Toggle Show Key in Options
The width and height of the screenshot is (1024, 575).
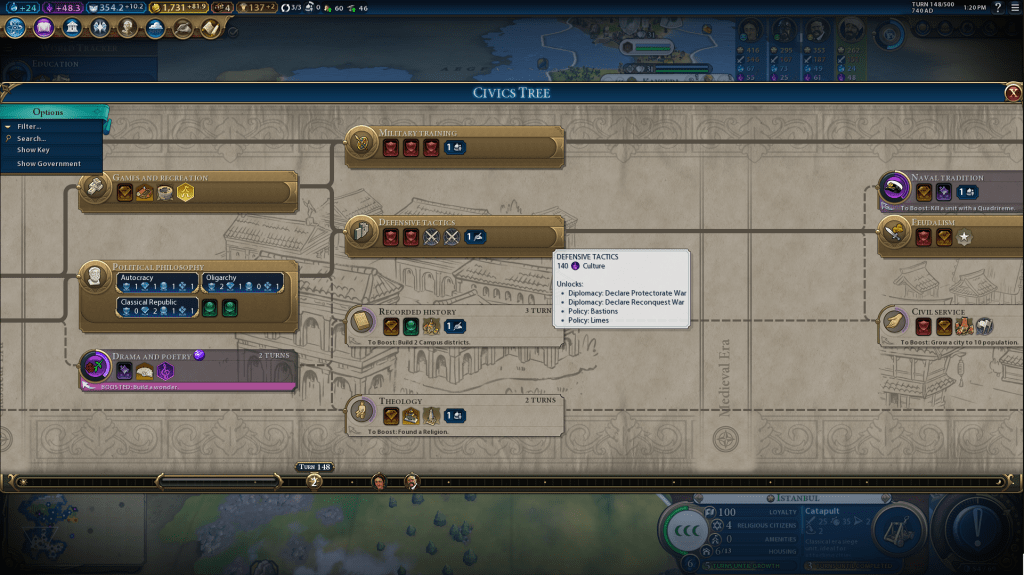tap(33, 151)
